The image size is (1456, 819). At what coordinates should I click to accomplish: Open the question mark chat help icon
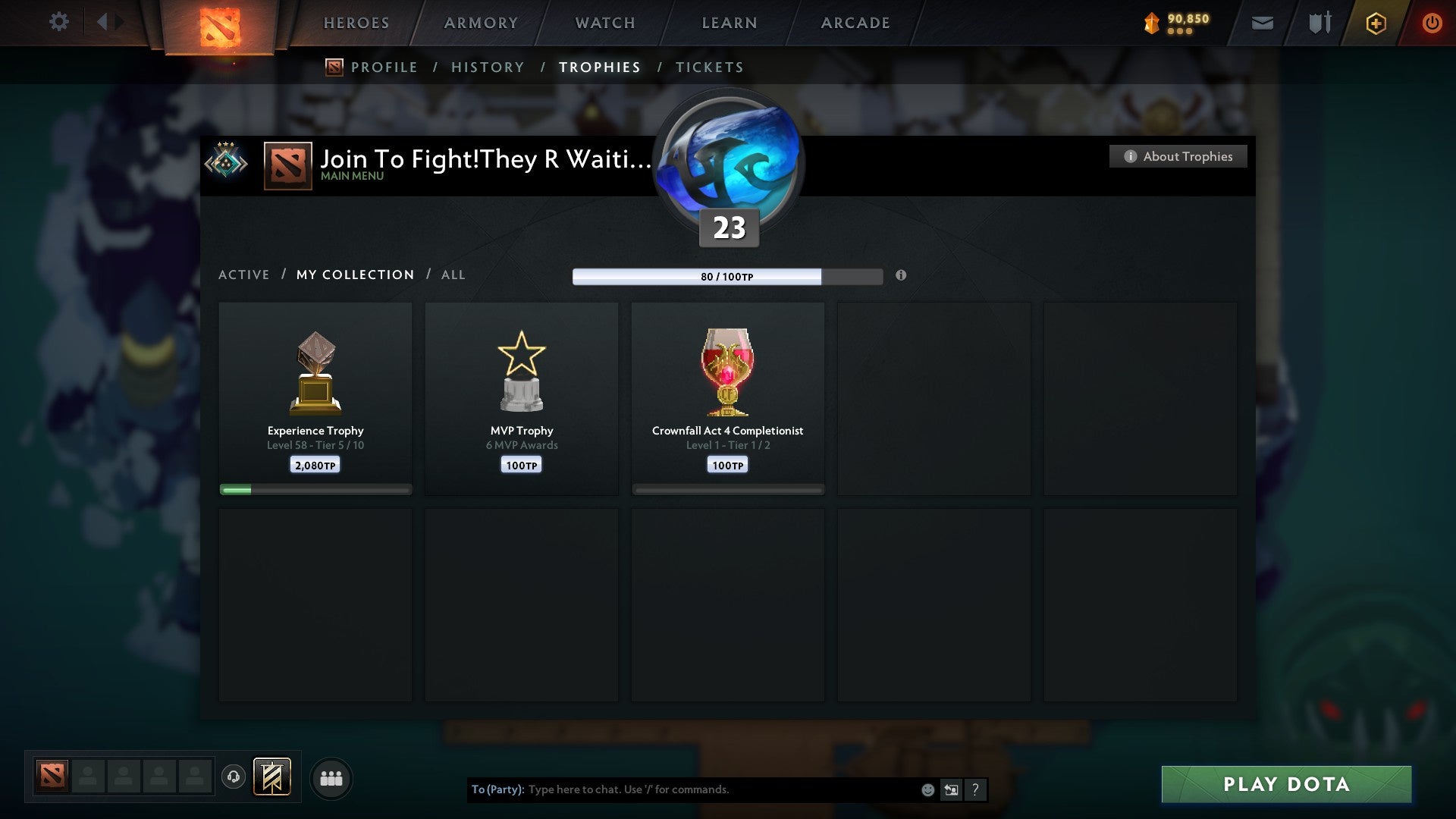pyautogui.click(x=975, y=790)
